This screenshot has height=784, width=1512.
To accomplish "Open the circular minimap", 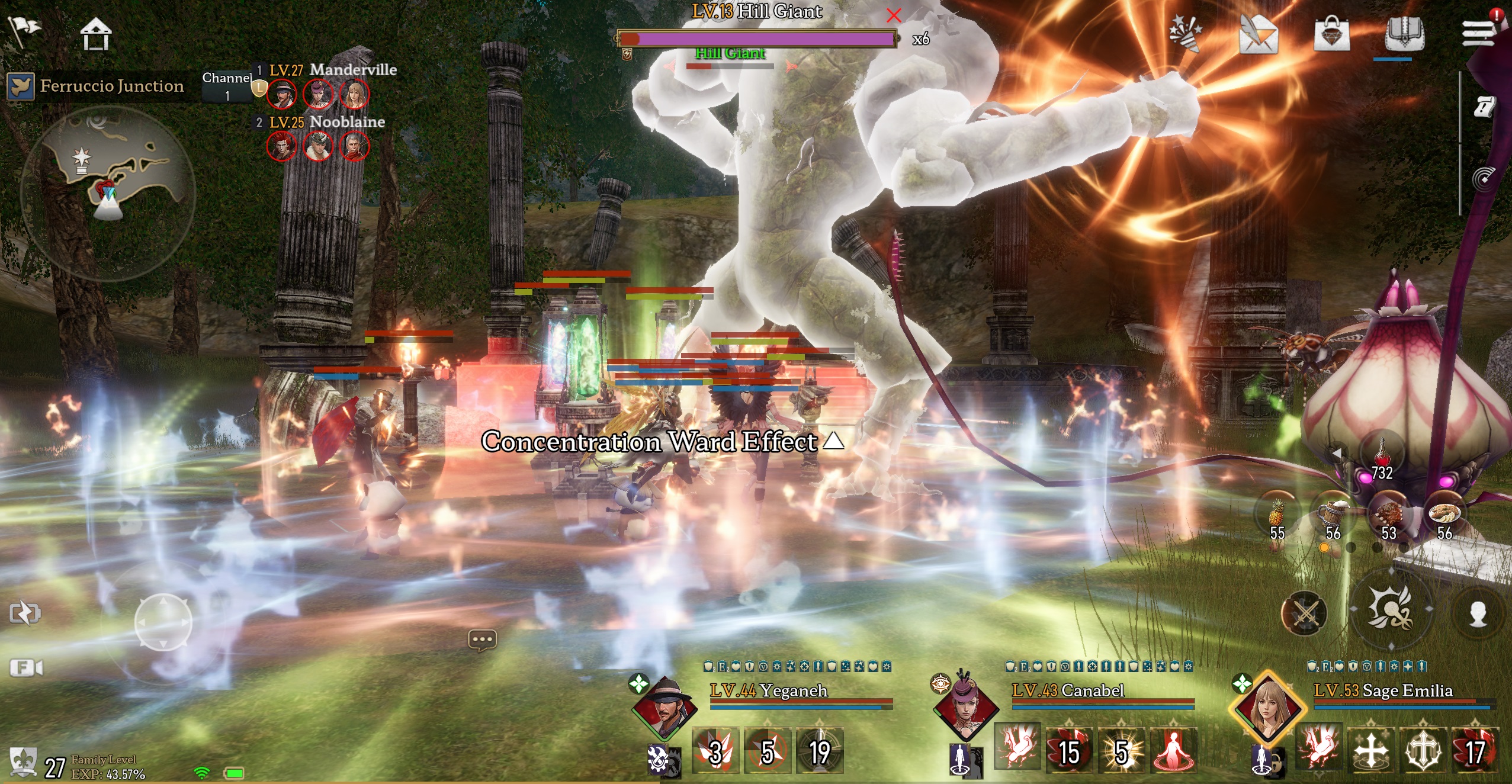I will coord(108,192).
